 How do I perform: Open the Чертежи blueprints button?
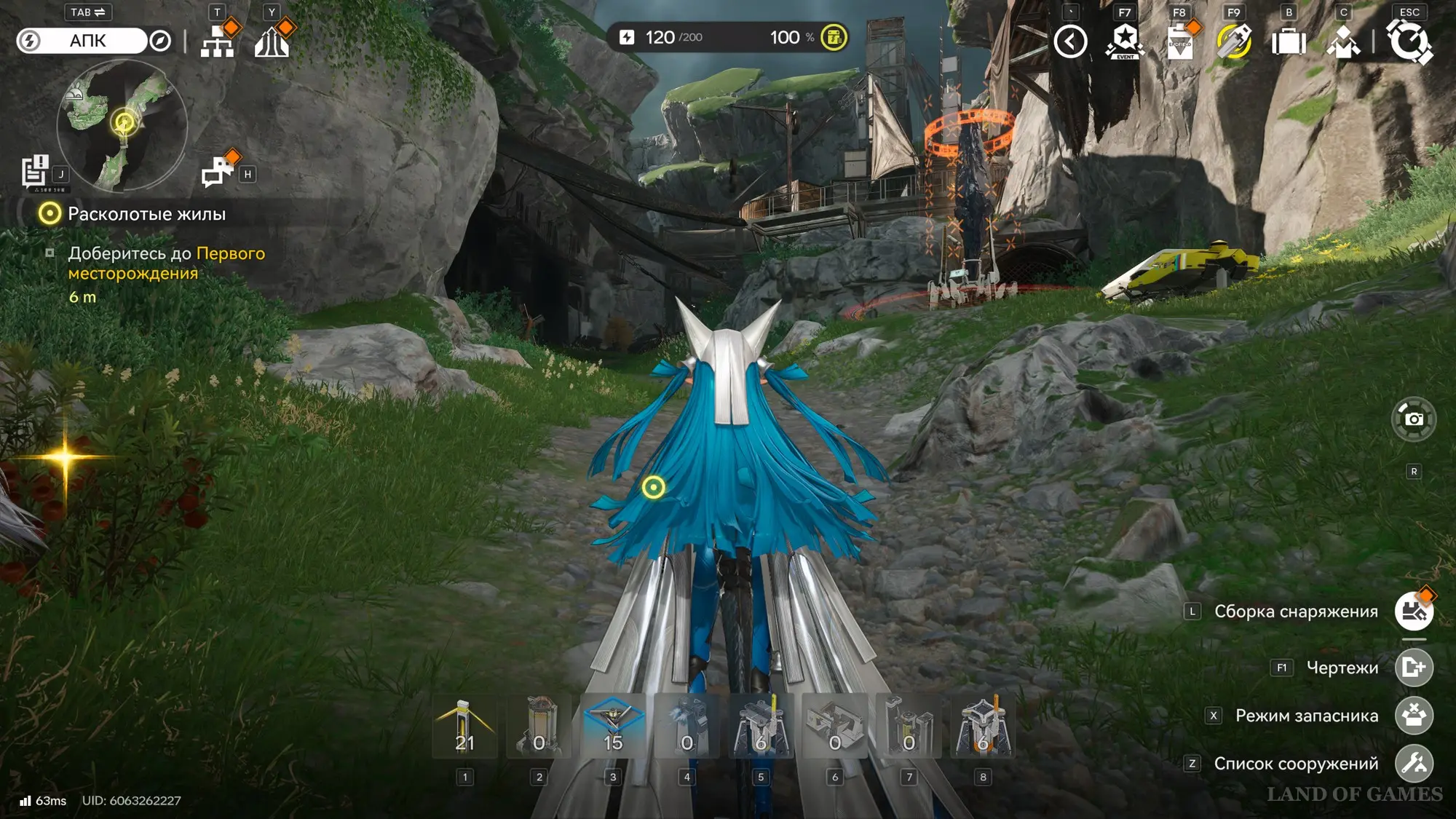click(1414, 667)
